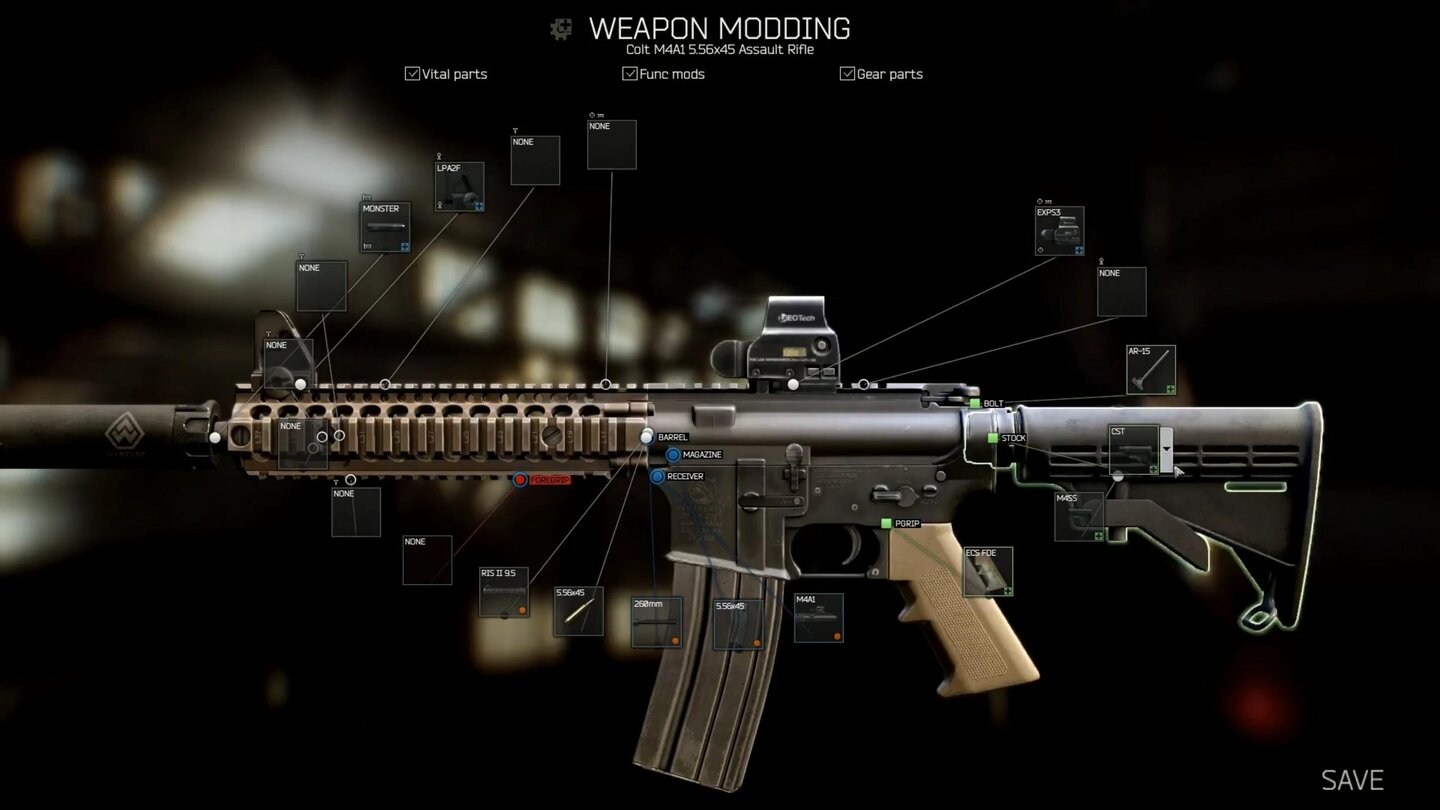The height and width of the screenshot is (810, 1440).
Task: Open the dropdown arrow beside CST stock
Action: (x=1166, y=449)
